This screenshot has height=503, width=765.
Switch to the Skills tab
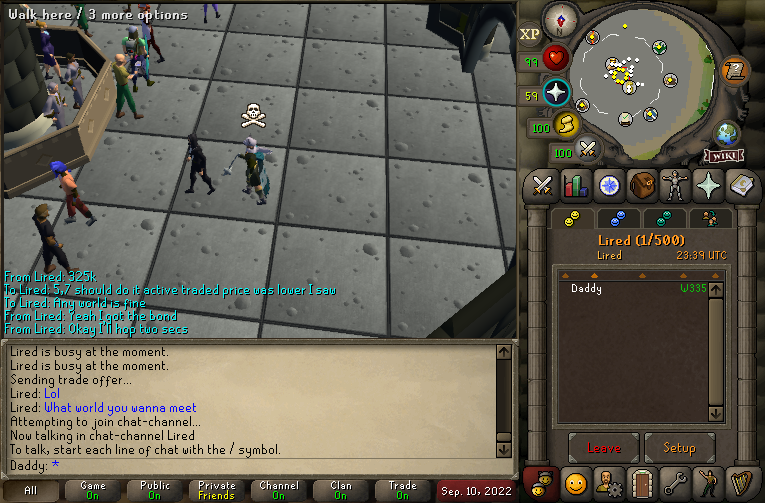pos(576,185)
